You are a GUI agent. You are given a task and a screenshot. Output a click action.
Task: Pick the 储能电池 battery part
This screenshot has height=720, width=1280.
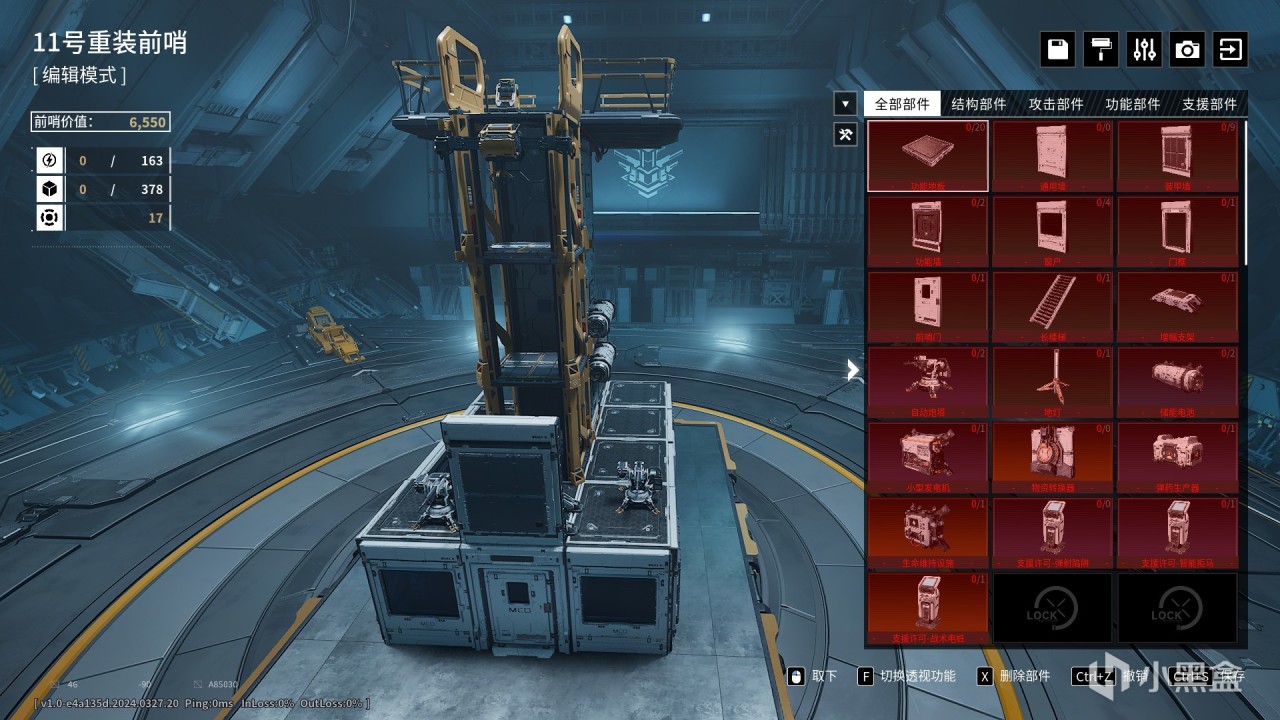tap(1177, 382)
